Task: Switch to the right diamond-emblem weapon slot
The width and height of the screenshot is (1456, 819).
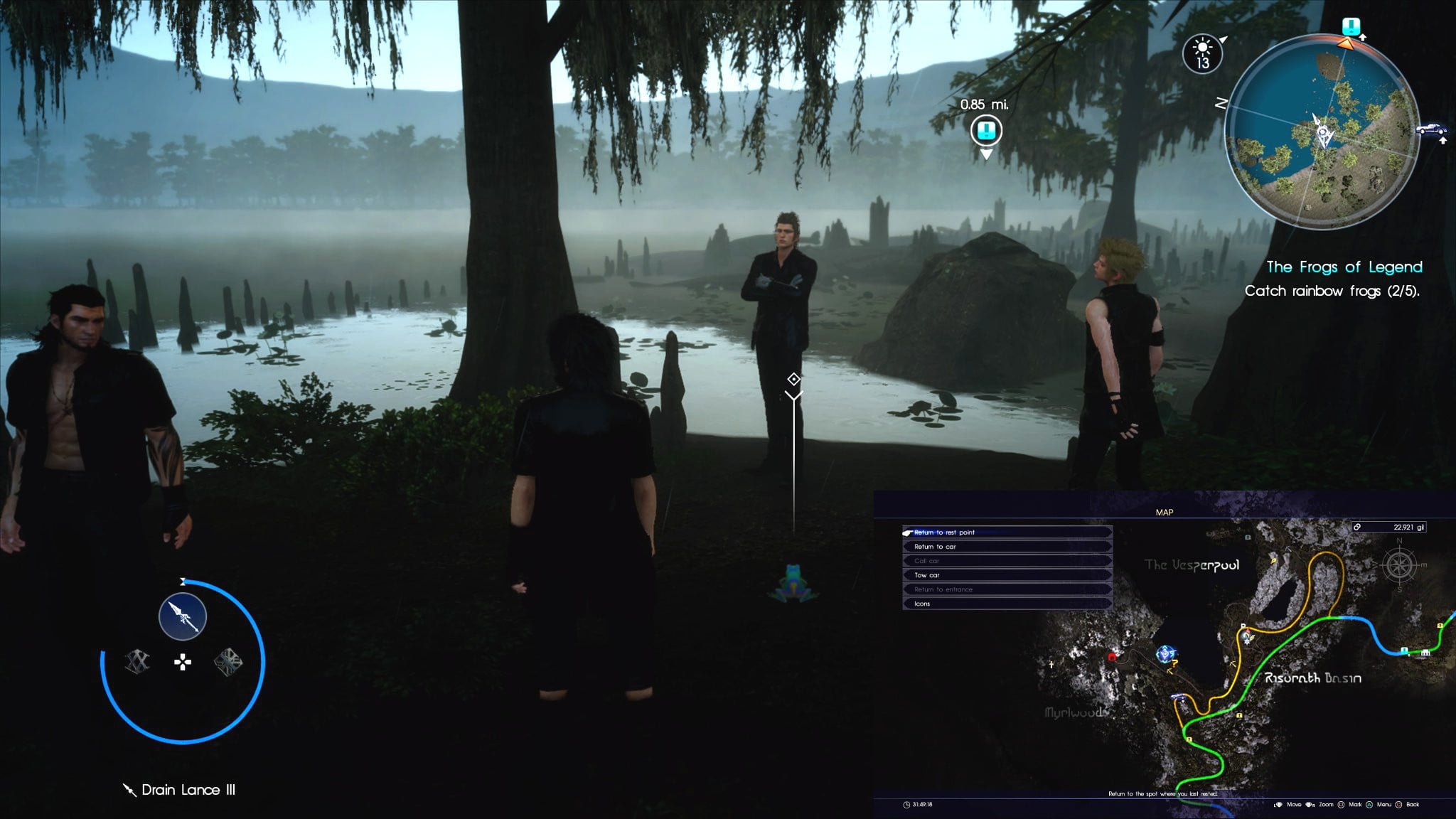Action: (x=228, y=662)
